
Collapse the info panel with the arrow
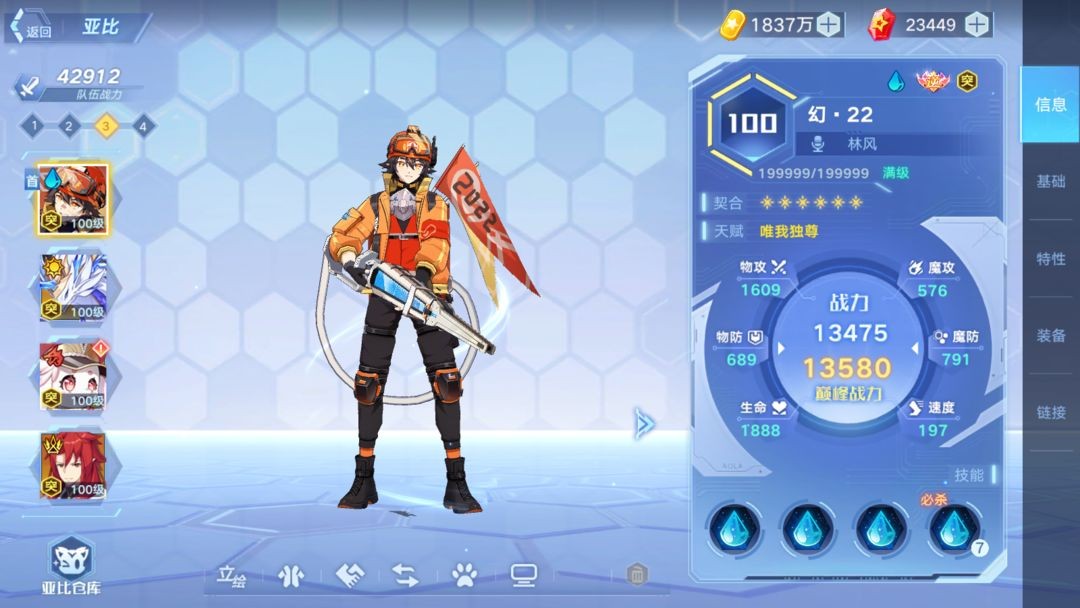pos(645,424)
